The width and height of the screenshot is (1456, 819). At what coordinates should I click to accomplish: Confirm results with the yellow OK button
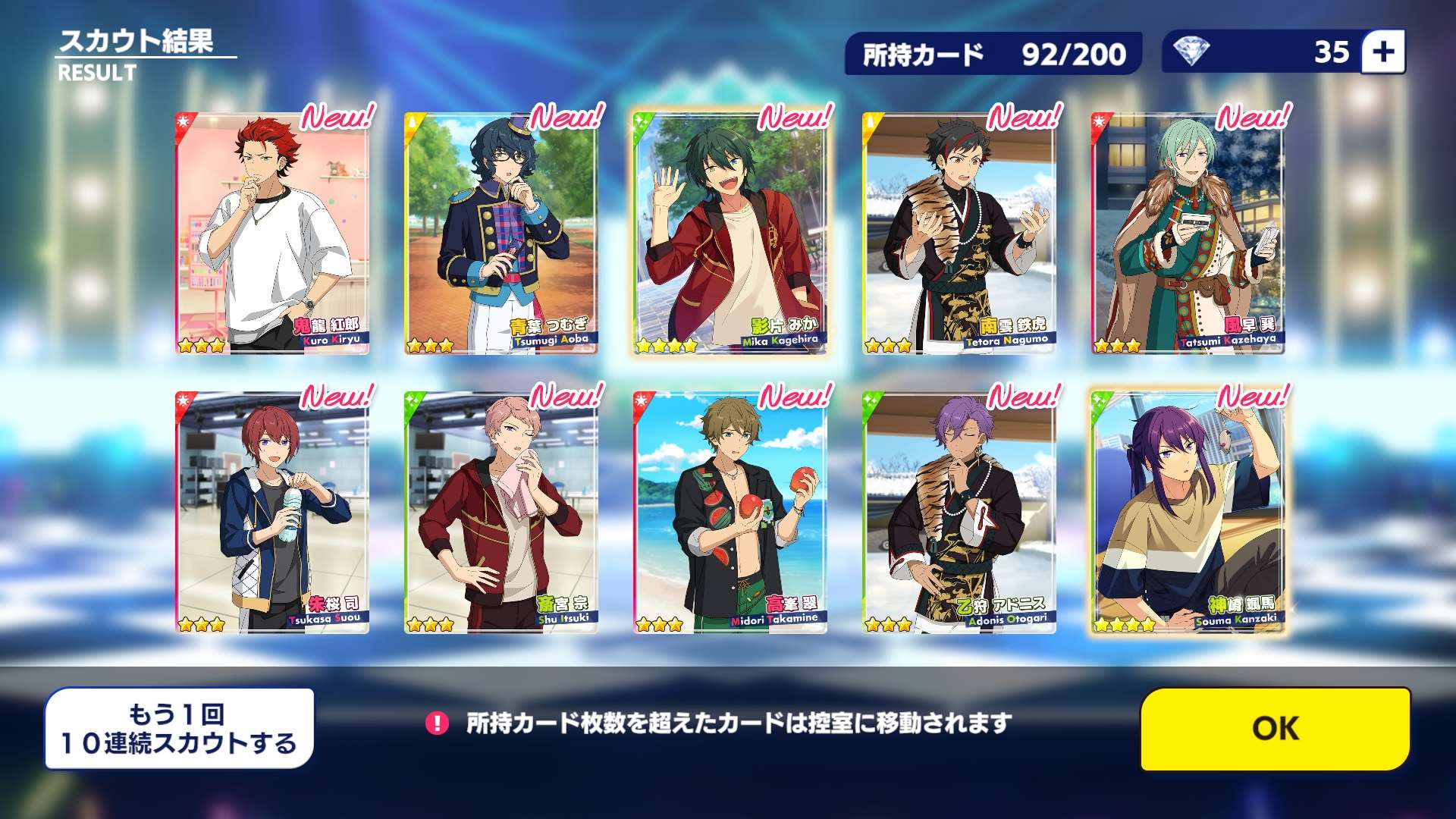point(1275,729)
